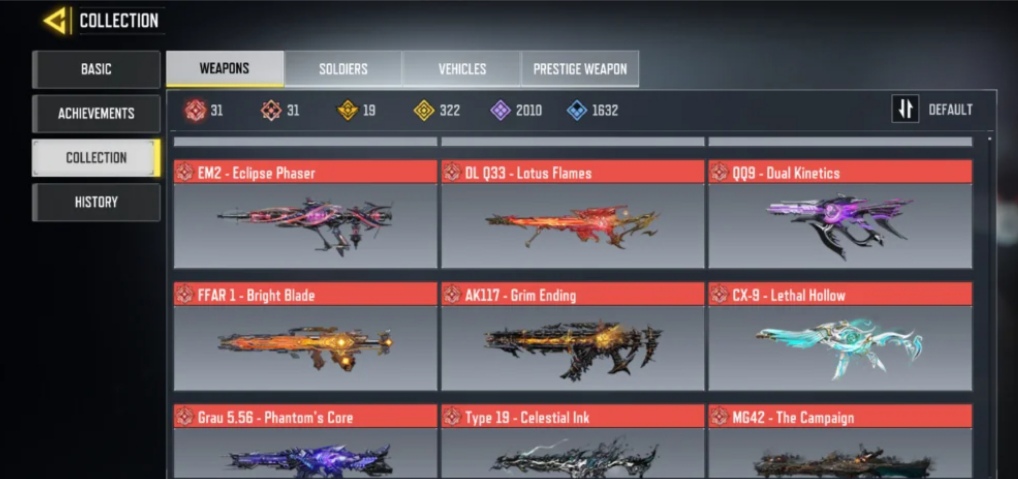Switch to the Prestige Weapon tab
This screenshot has width=1018, height=479.
tap(580, 69)
